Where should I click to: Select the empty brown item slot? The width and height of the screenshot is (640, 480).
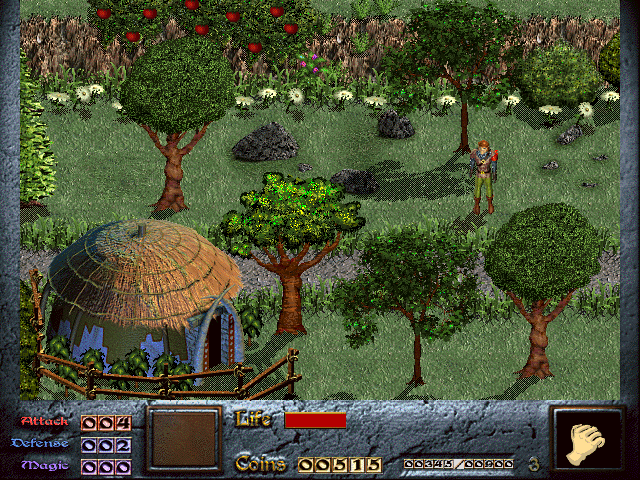[x=183, y=439]
